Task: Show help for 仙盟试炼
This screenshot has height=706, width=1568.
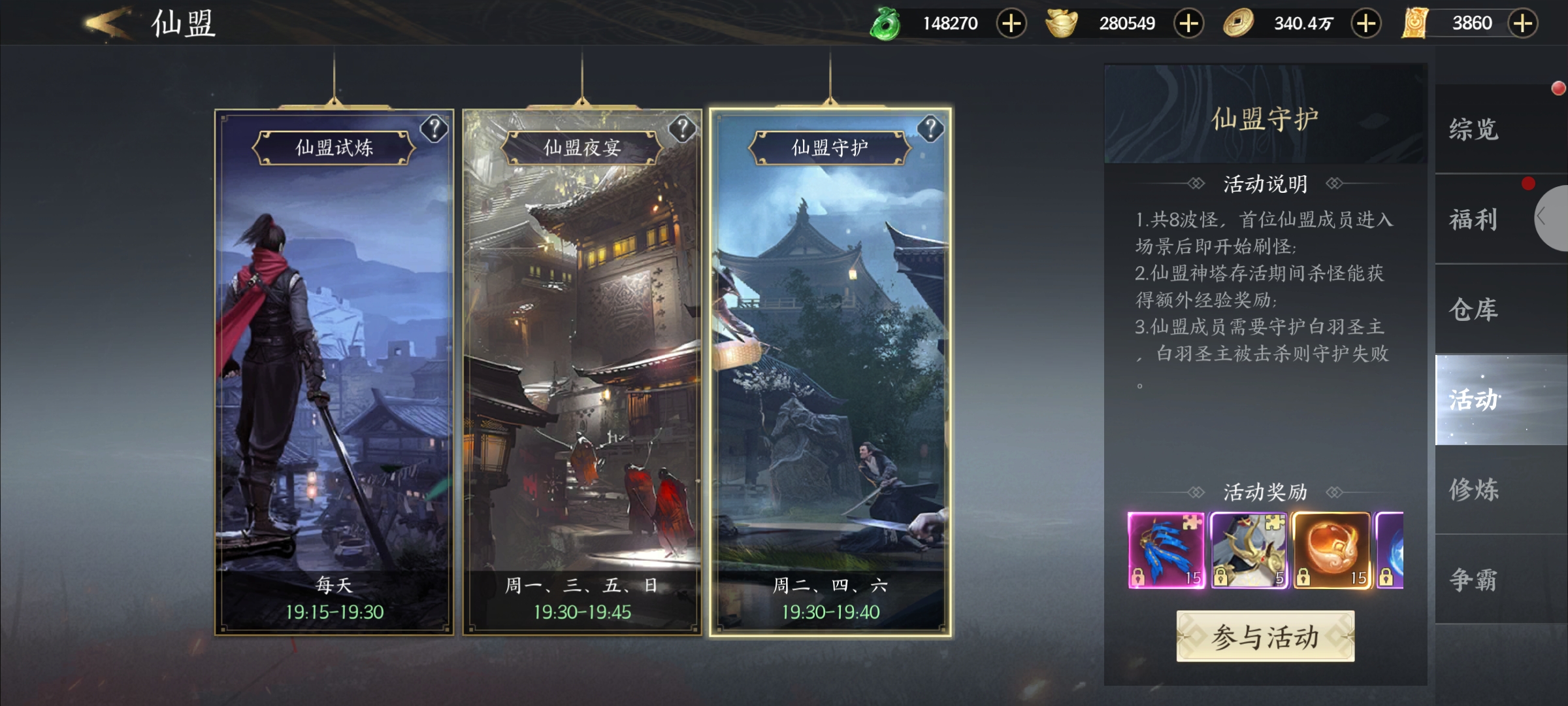Action: pyautogui.click(x=434, y=129)
